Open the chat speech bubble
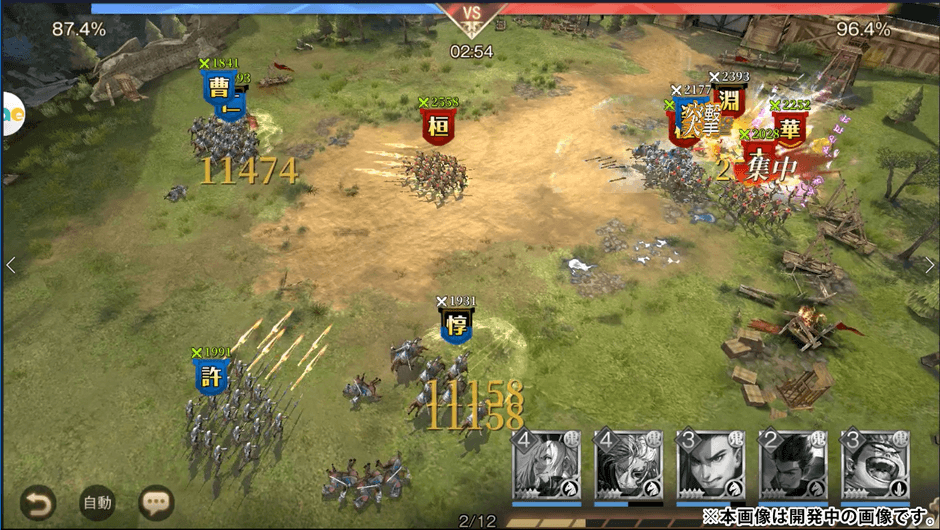This screenshot has width=940, height=530. 156,502
